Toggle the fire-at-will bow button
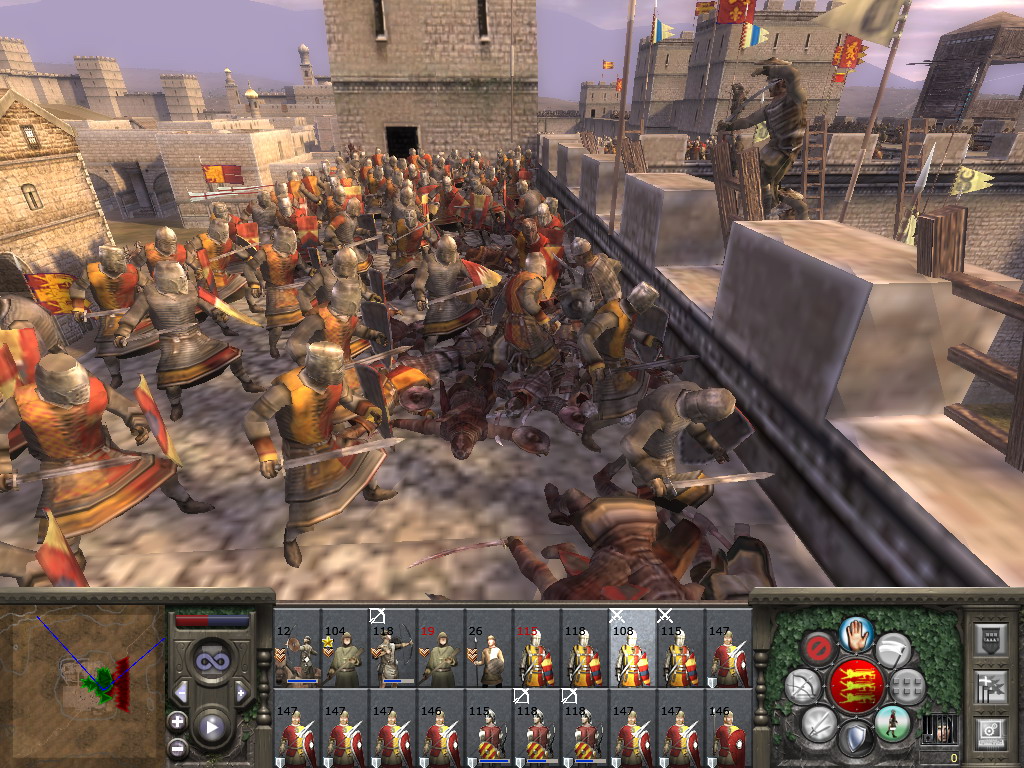This screenshot has width=1024, height=768. 801,686
